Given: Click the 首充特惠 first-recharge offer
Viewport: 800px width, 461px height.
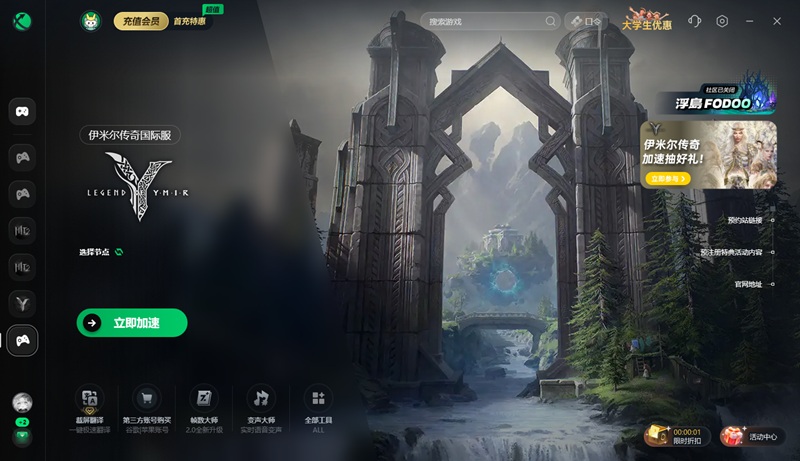Looking at the screenshot, I should 191,21.
